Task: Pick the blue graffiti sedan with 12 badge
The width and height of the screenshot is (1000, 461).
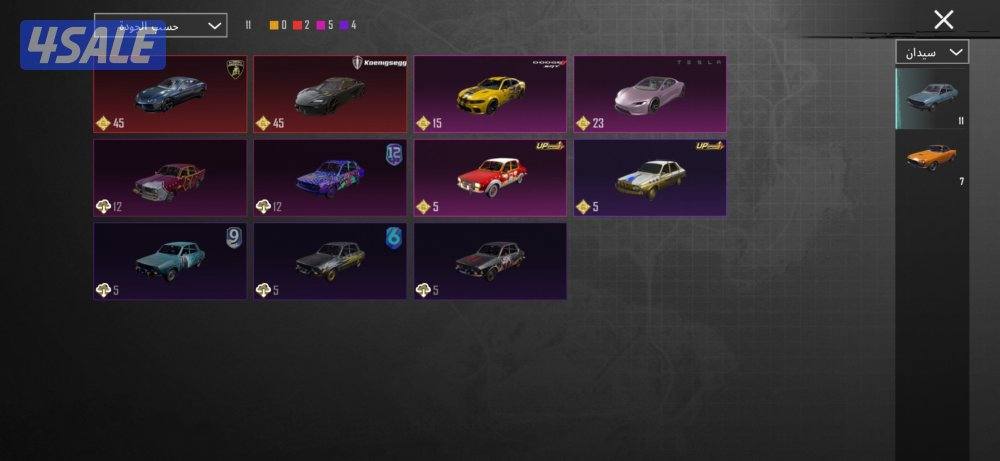Action: tap(330, 178)
